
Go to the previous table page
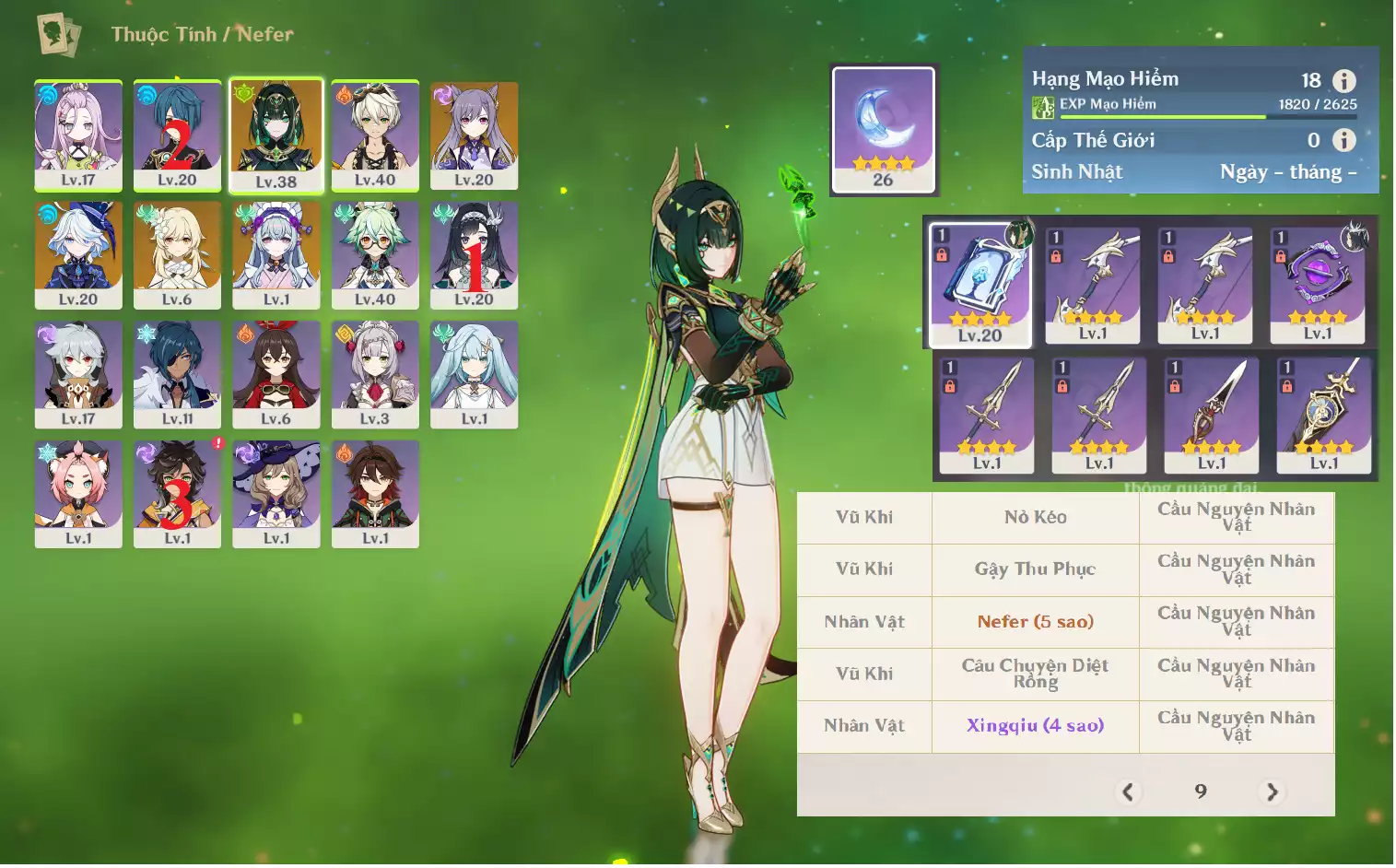(x=1128, y=792)
